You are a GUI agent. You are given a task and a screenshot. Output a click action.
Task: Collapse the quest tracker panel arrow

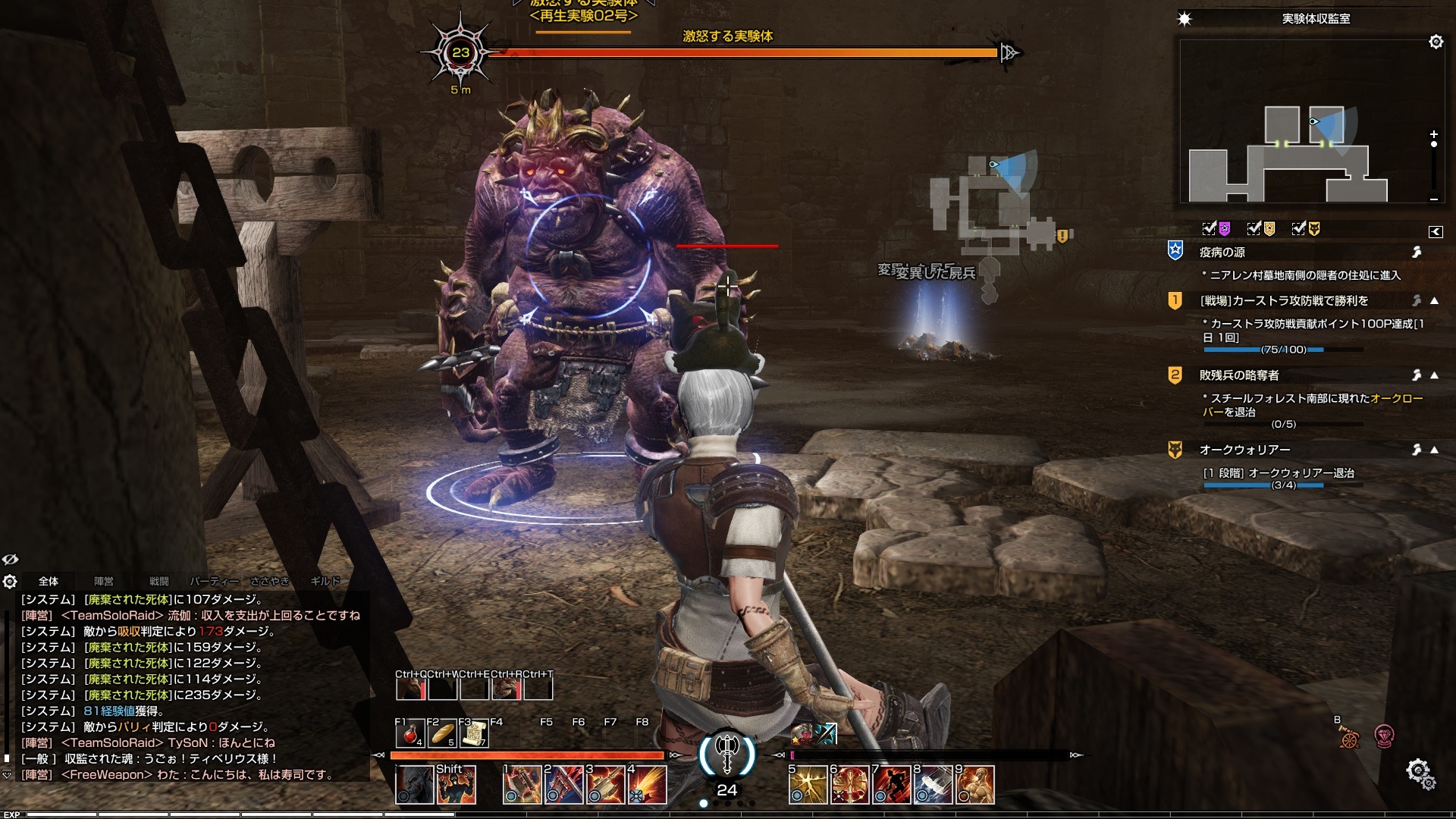point(1436,232)
